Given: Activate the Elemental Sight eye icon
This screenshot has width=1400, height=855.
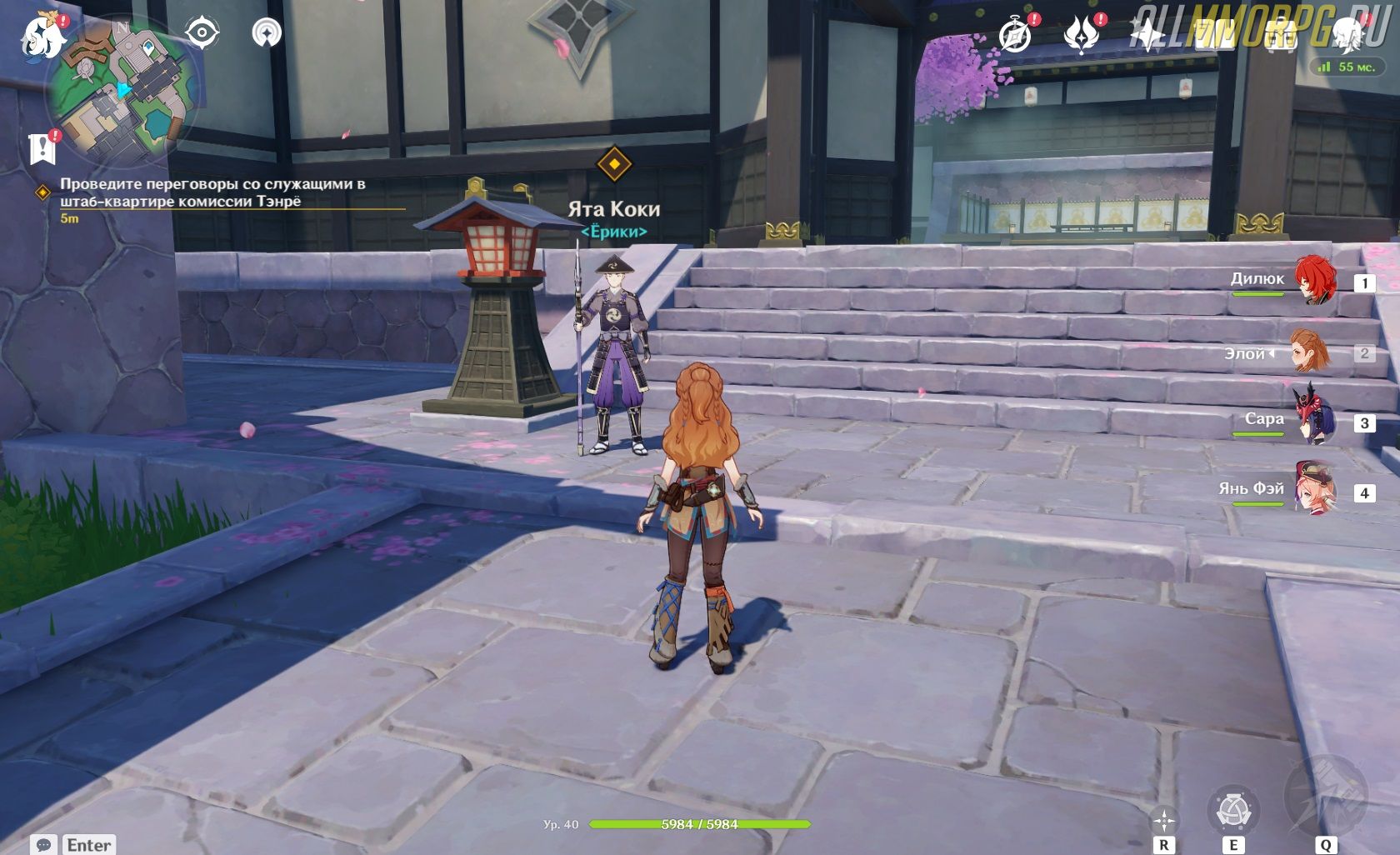Looking at the screenshot, I should point(202,33).
